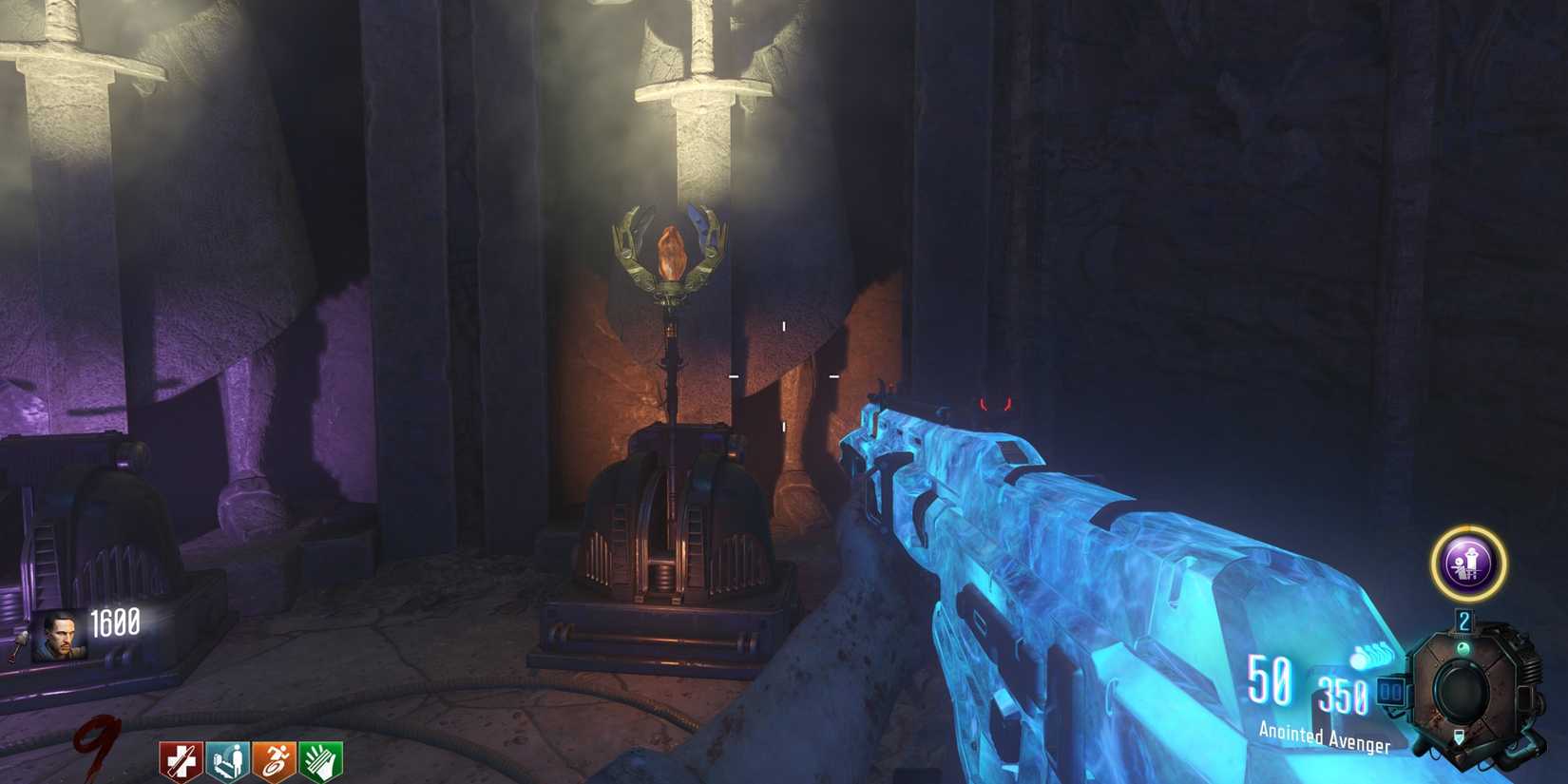This screenshot has height=784, width=1568.
Task: Click the center crosshair reticle
Action: (783, 378)
